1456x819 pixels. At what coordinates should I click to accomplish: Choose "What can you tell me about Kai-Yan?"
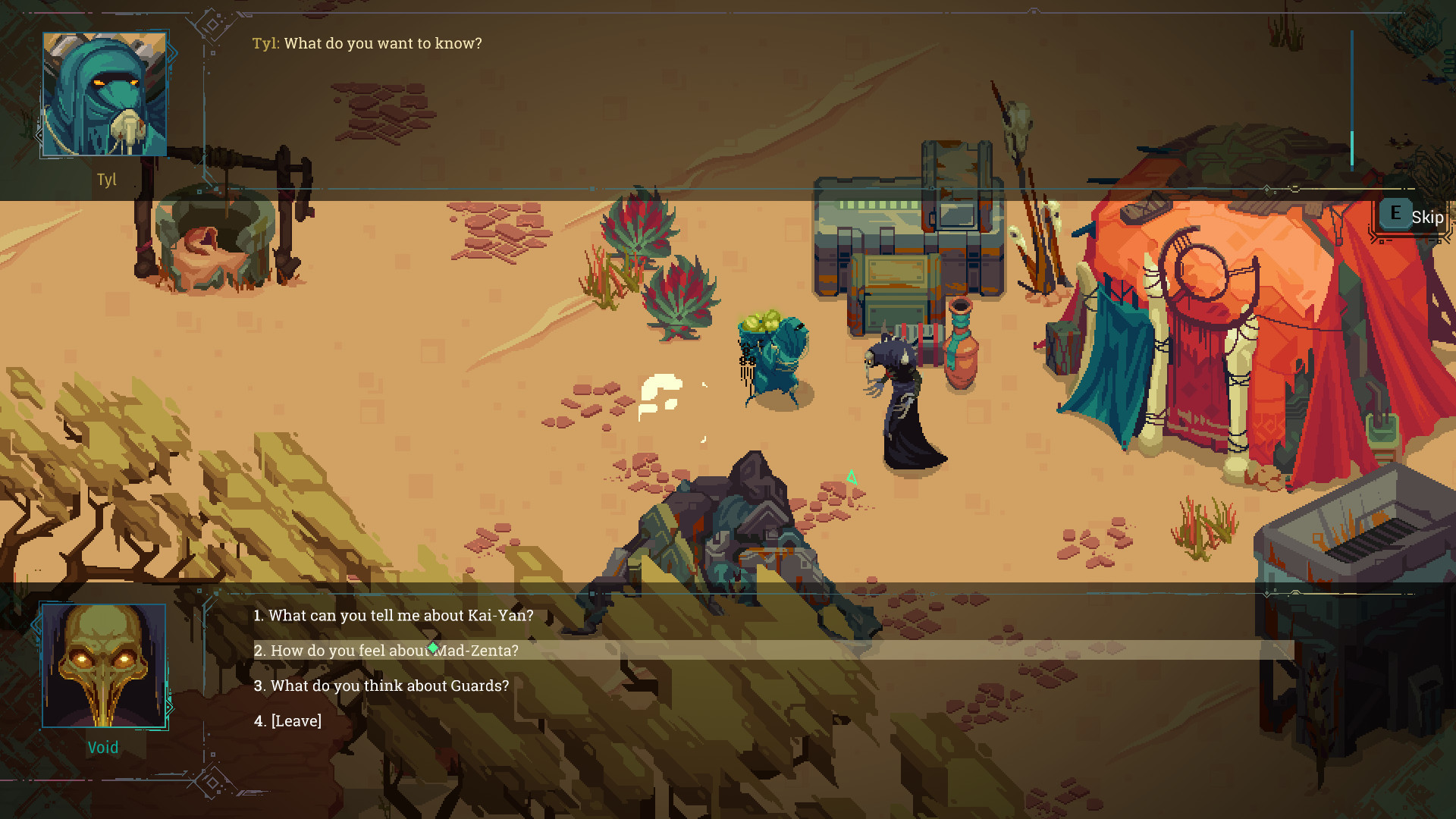(394, 616)
